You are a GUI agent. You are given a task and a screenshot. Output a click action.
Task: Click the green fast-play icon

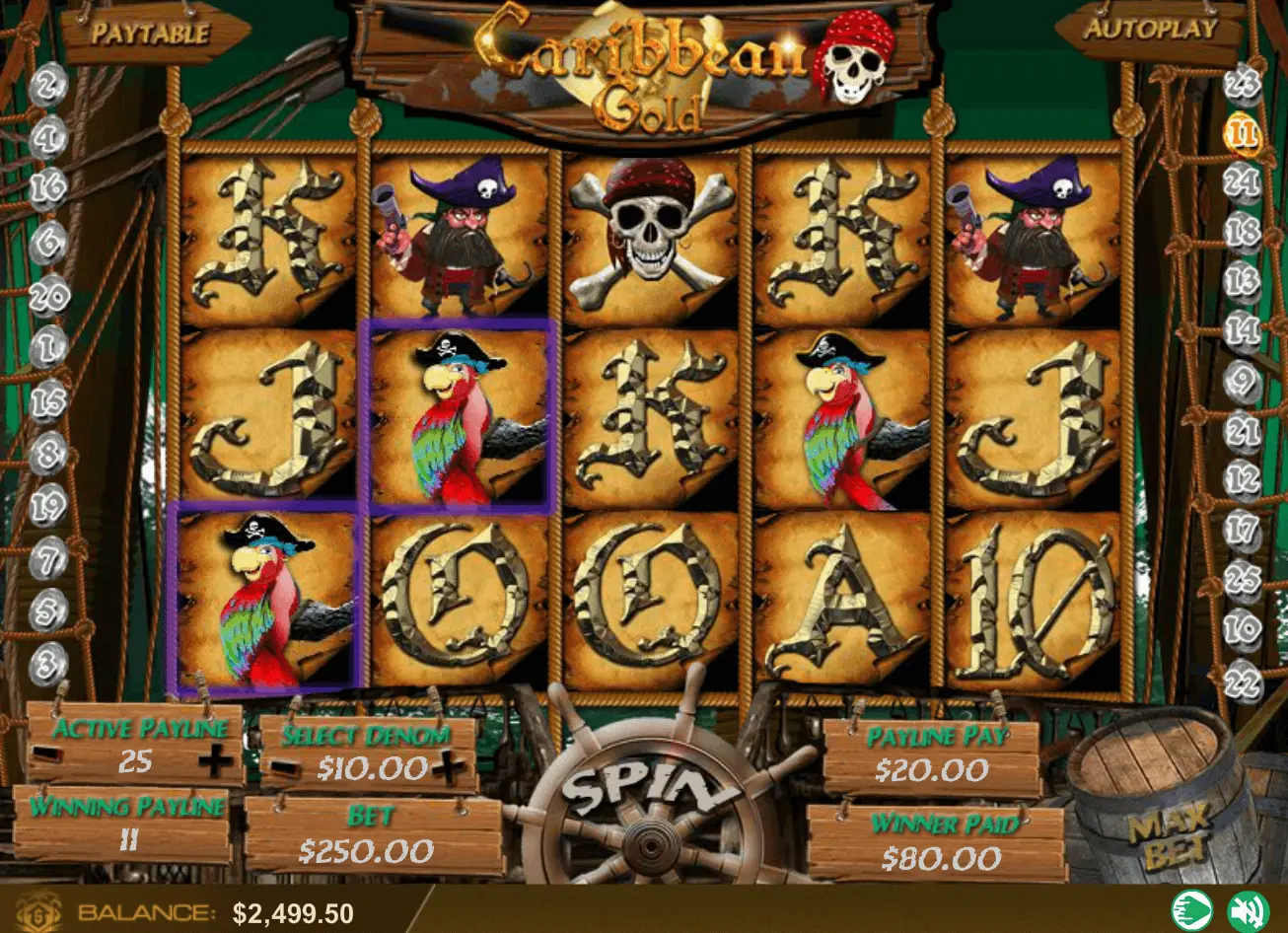click(1191, 909)
